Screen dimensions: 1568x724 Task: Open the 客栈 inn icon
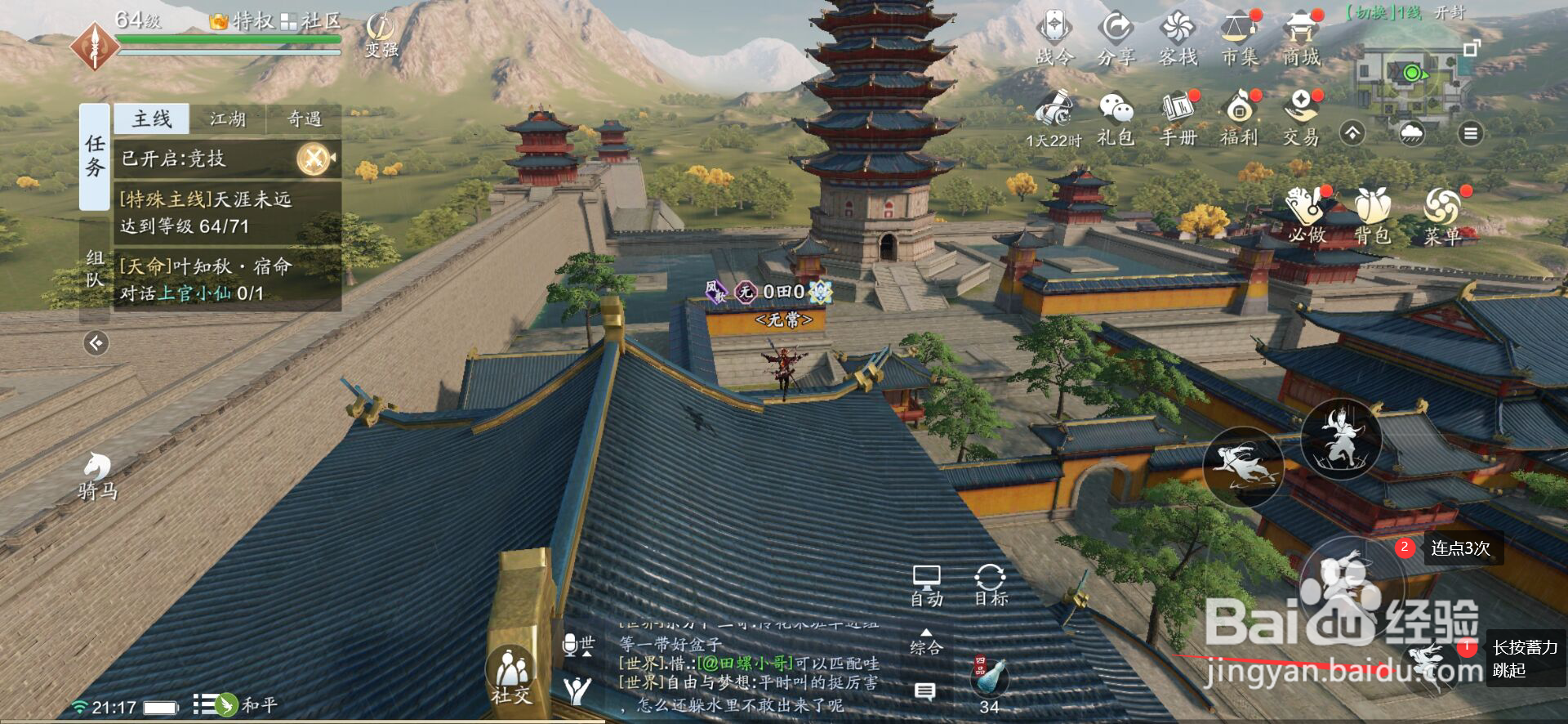[x=1178, y=37]
